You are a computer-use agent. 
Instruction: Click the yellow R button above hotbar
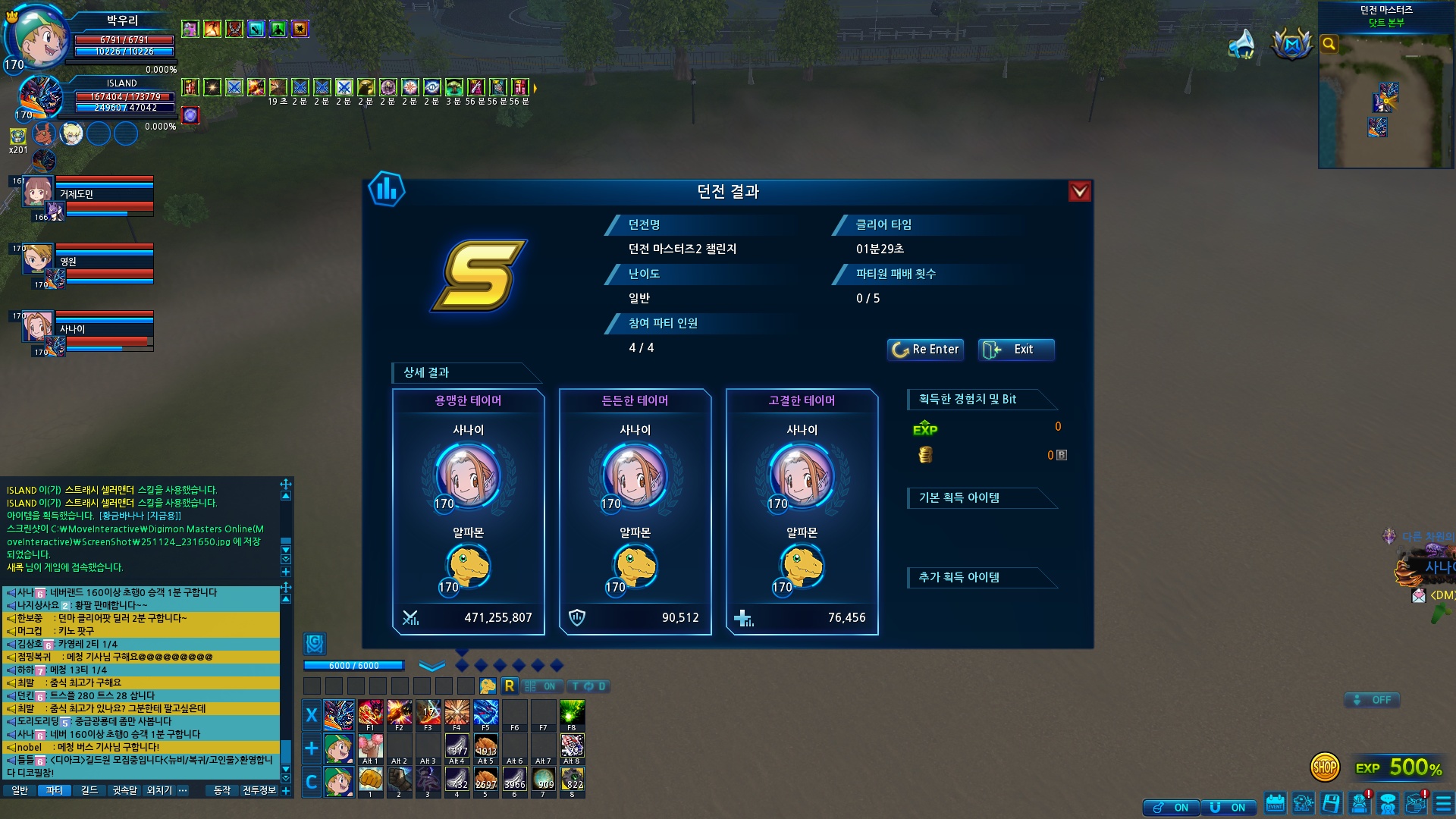pyautogui.click(x=509, y=686)
